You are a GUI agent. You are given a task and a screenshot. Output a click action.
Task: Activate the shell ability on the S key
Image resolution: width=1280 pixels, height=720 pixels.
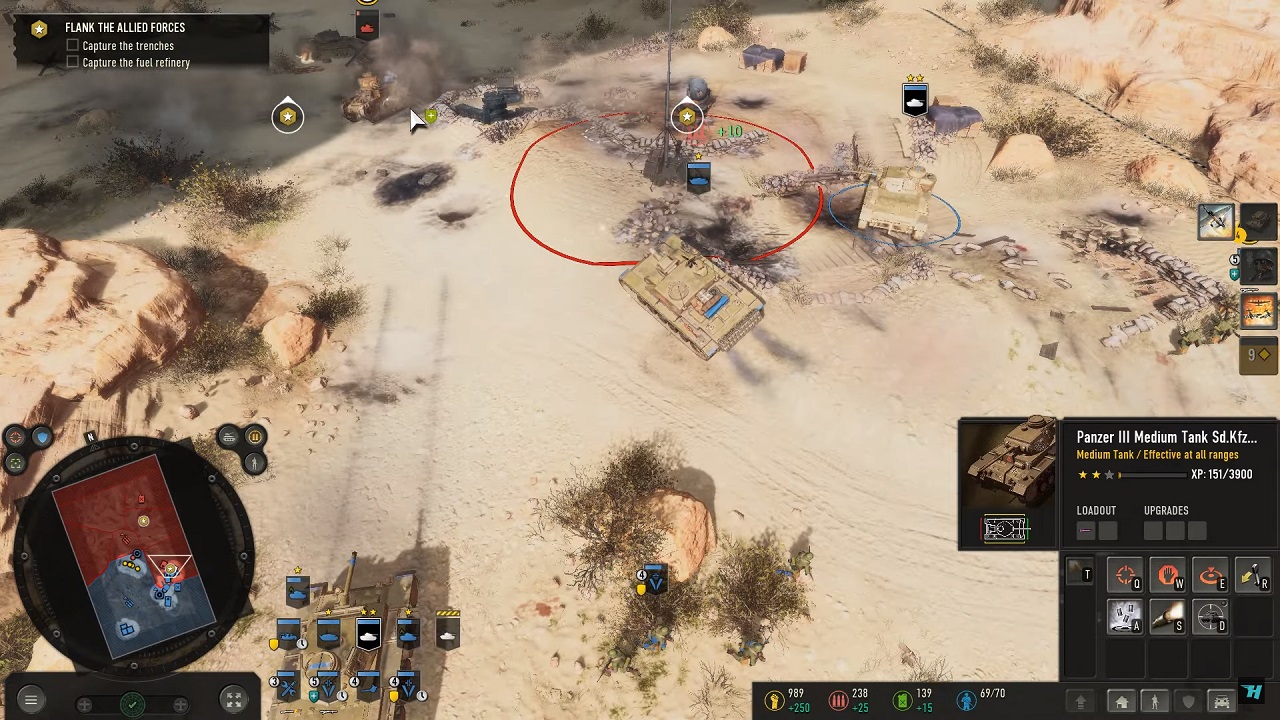point(1168,617)
